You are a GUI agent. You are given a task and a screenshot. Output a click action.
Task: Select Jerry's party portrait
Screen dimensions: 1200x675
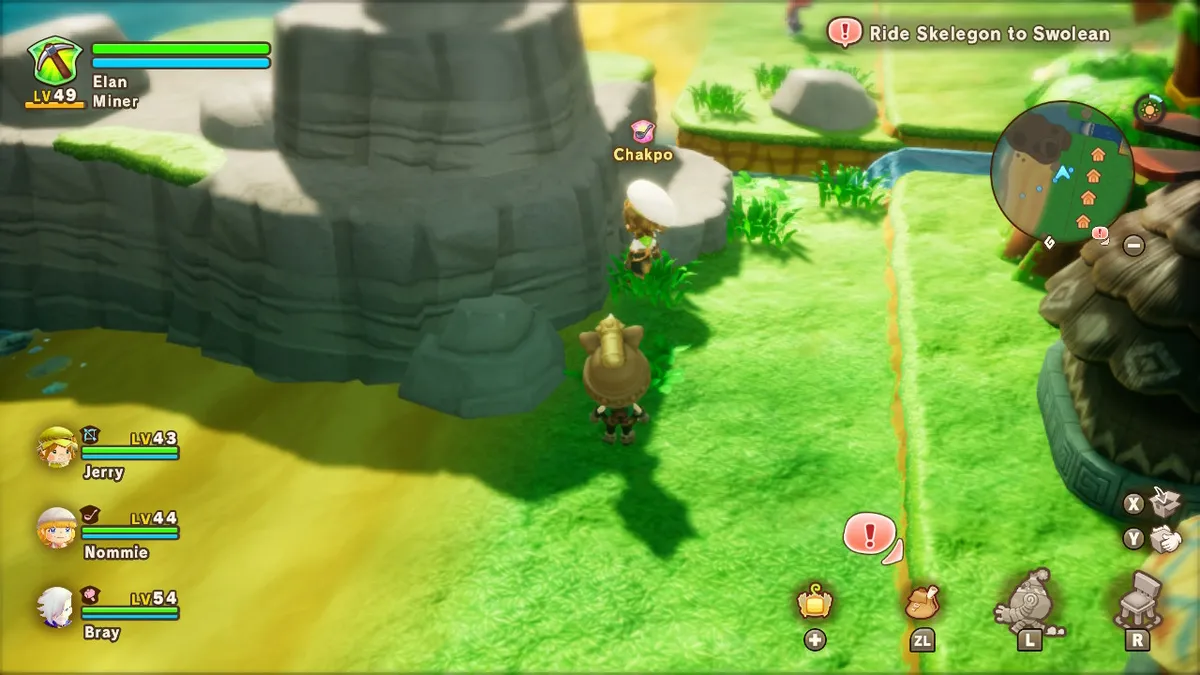57,447
